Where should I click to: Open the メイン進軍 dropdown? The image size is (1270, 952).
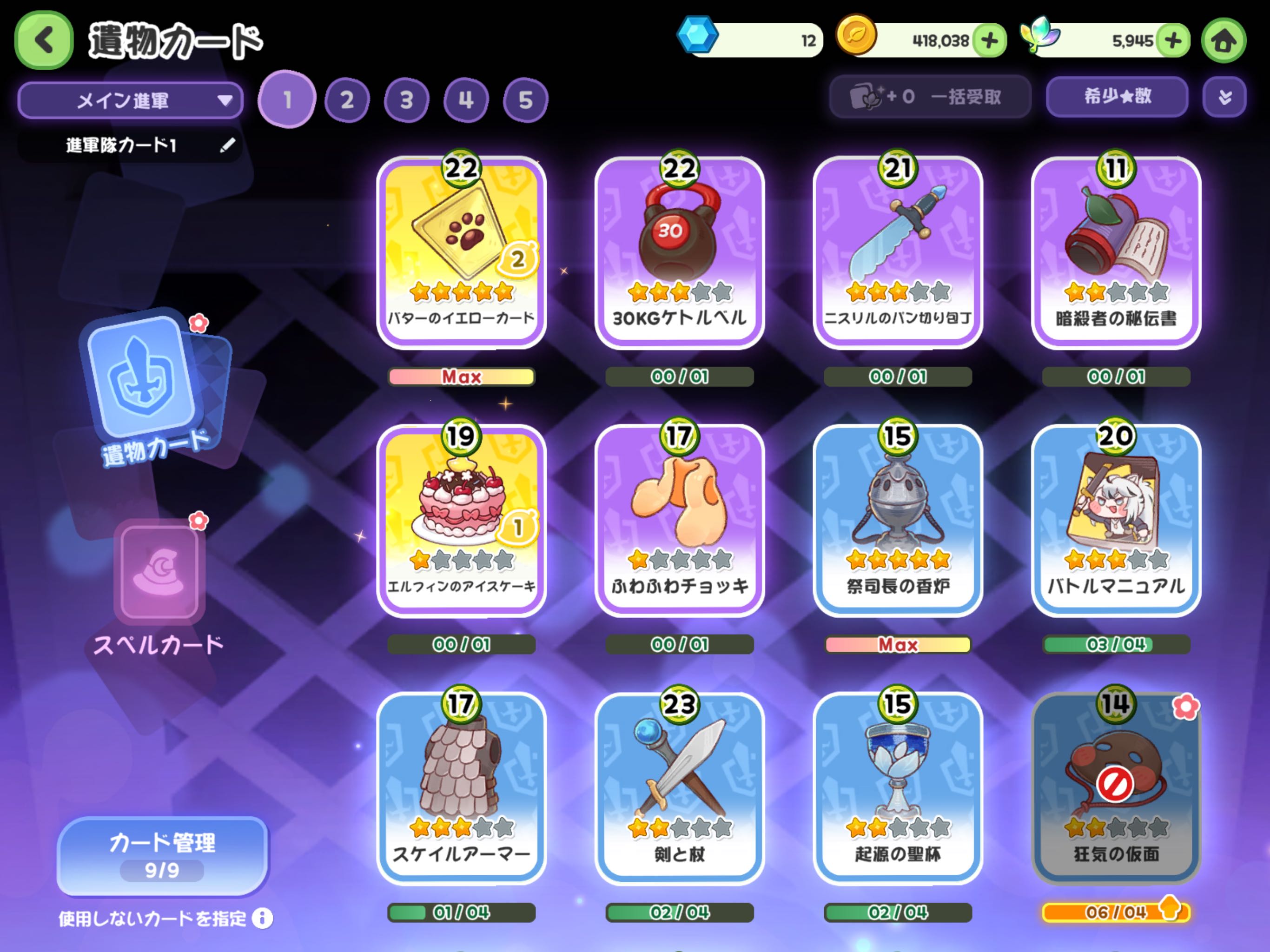(x=130, y=100)
